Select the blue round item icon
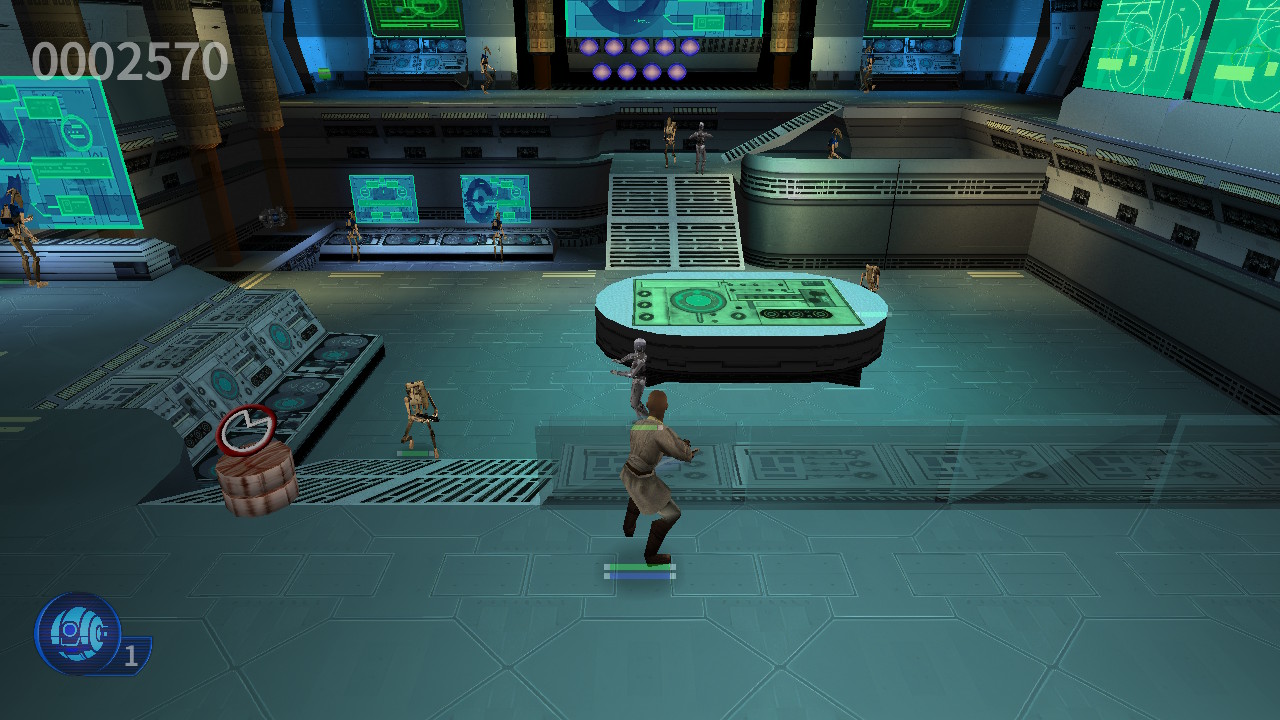 tap(78, 632)
